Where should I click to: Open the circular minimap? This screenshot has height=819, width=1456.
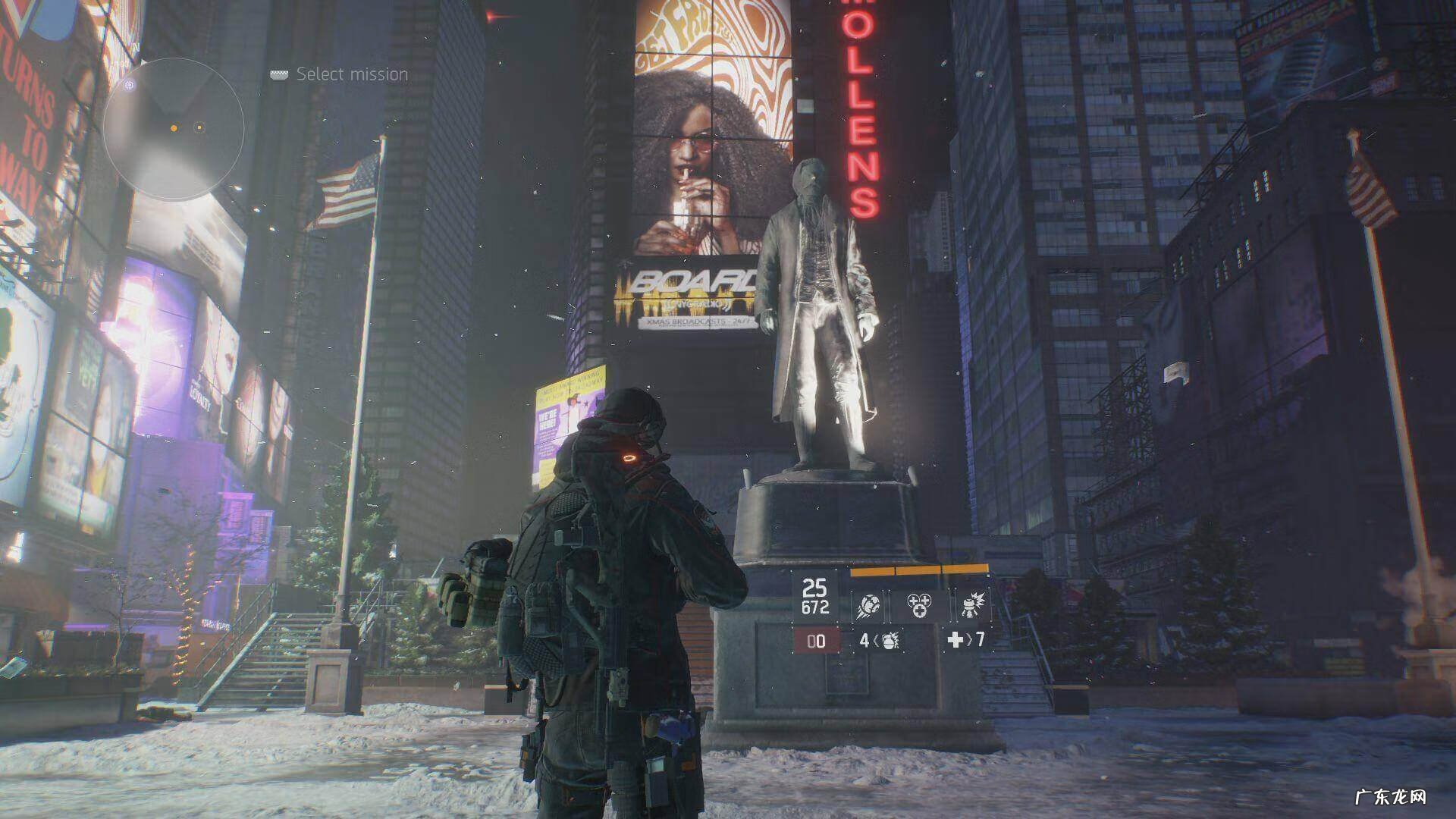coord(174,129)
